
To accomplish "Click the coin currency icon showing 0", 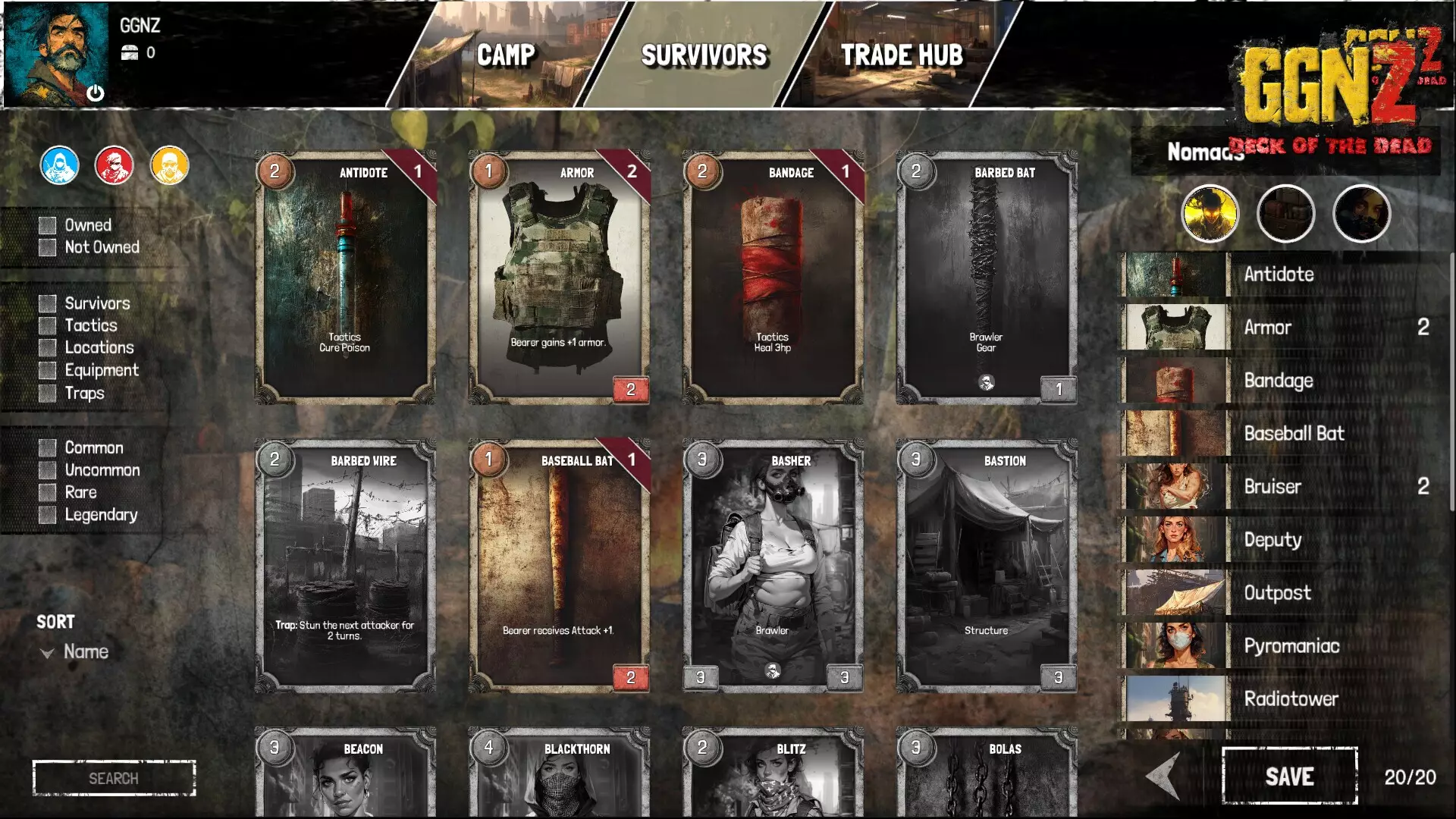I will pyautogui.click(x=130, y=53).
